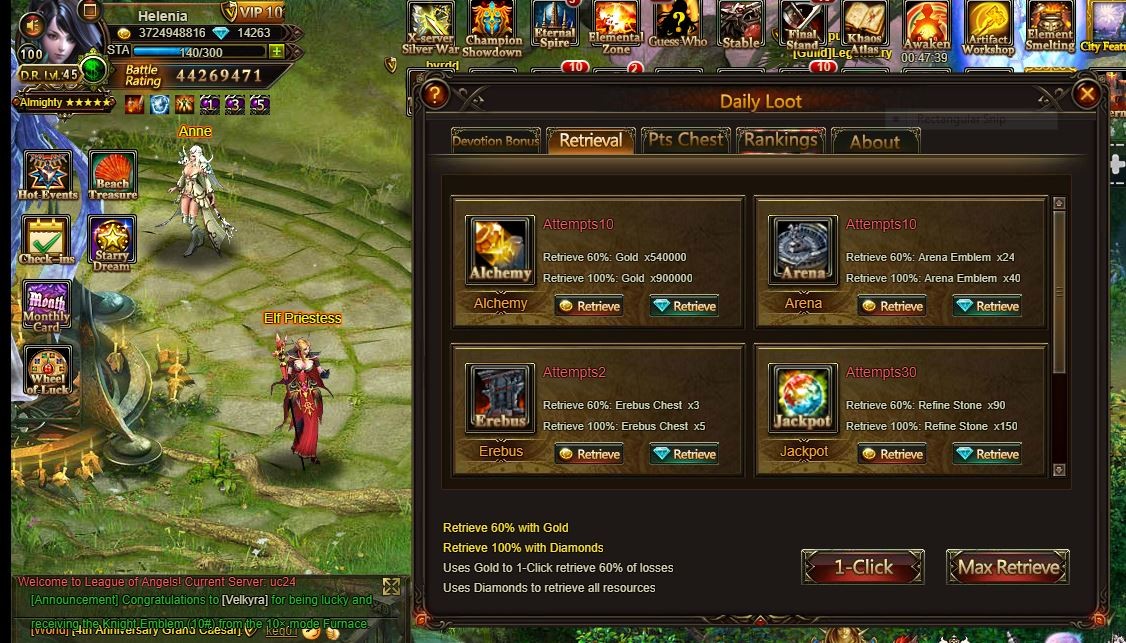1126x643 pixels.
Task: Switch to the Devotion Bonus tab
Action: click(x=495, y=141)
